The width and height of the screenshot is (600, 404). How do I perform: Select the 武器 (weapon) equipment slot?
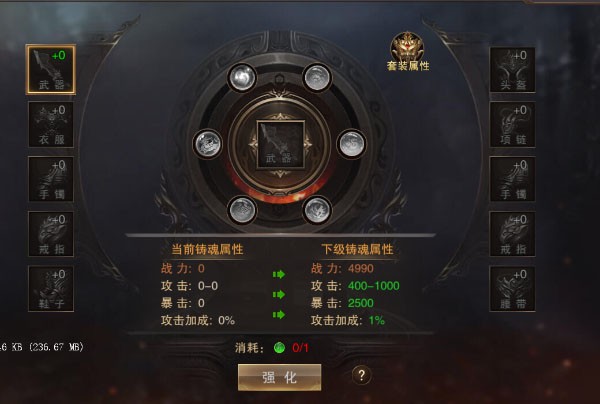[x=50, y=70]
